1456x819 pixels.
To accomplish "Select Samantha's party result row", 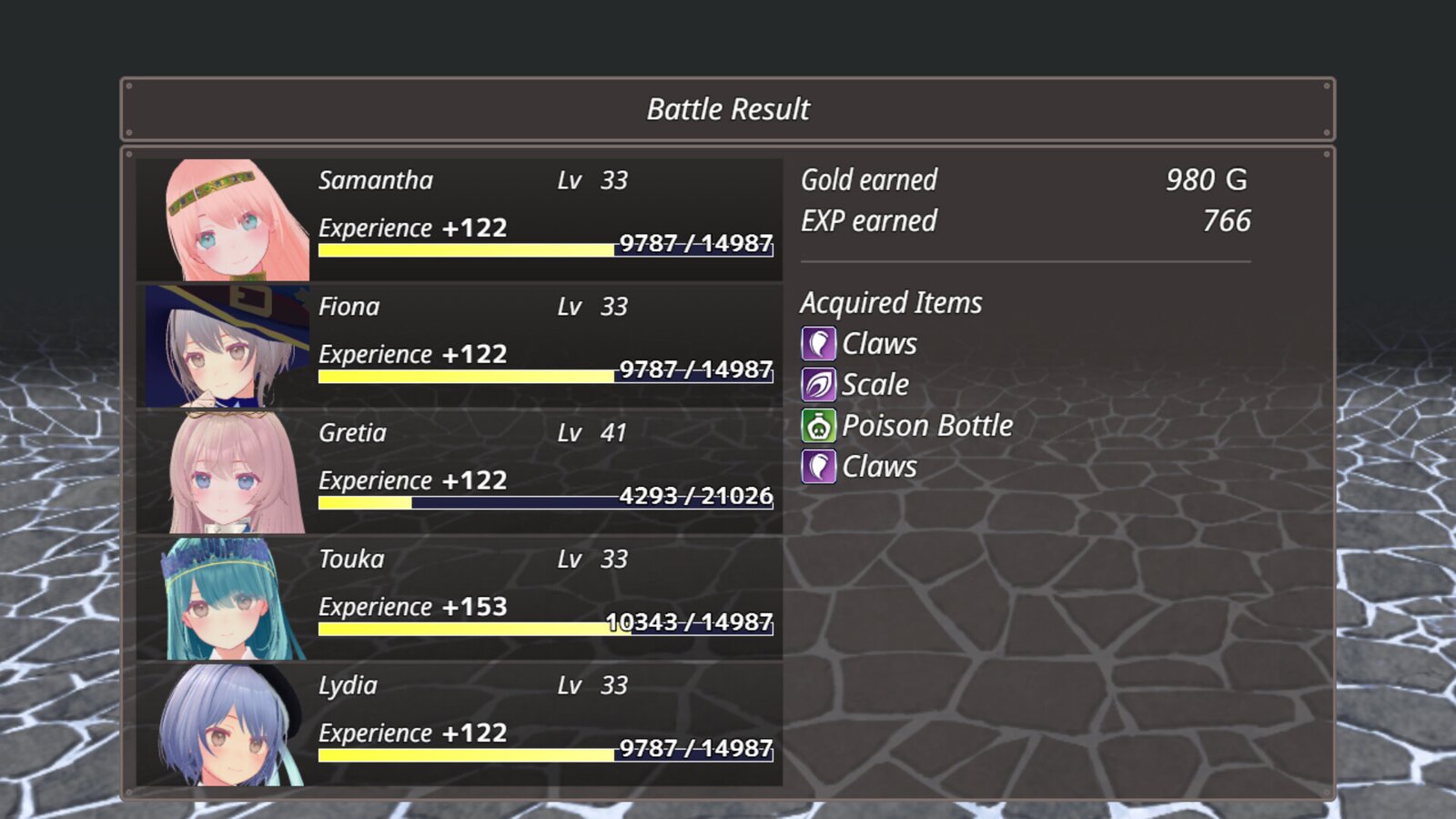I will [460, 219].
